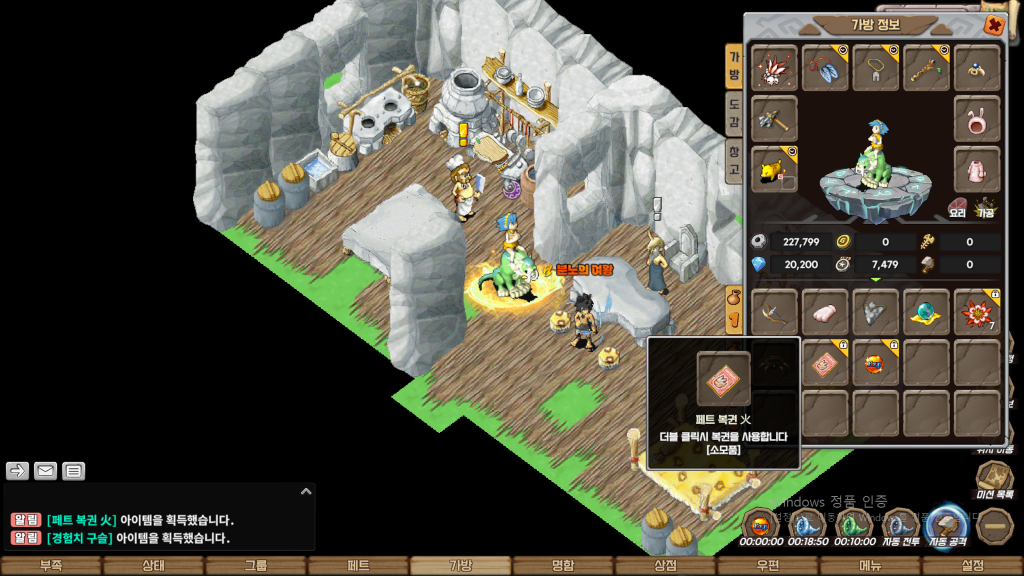Close the 가방 정보 bag window
The width and height of the screenshot is (1024, 576).
[x=994, y=25]
